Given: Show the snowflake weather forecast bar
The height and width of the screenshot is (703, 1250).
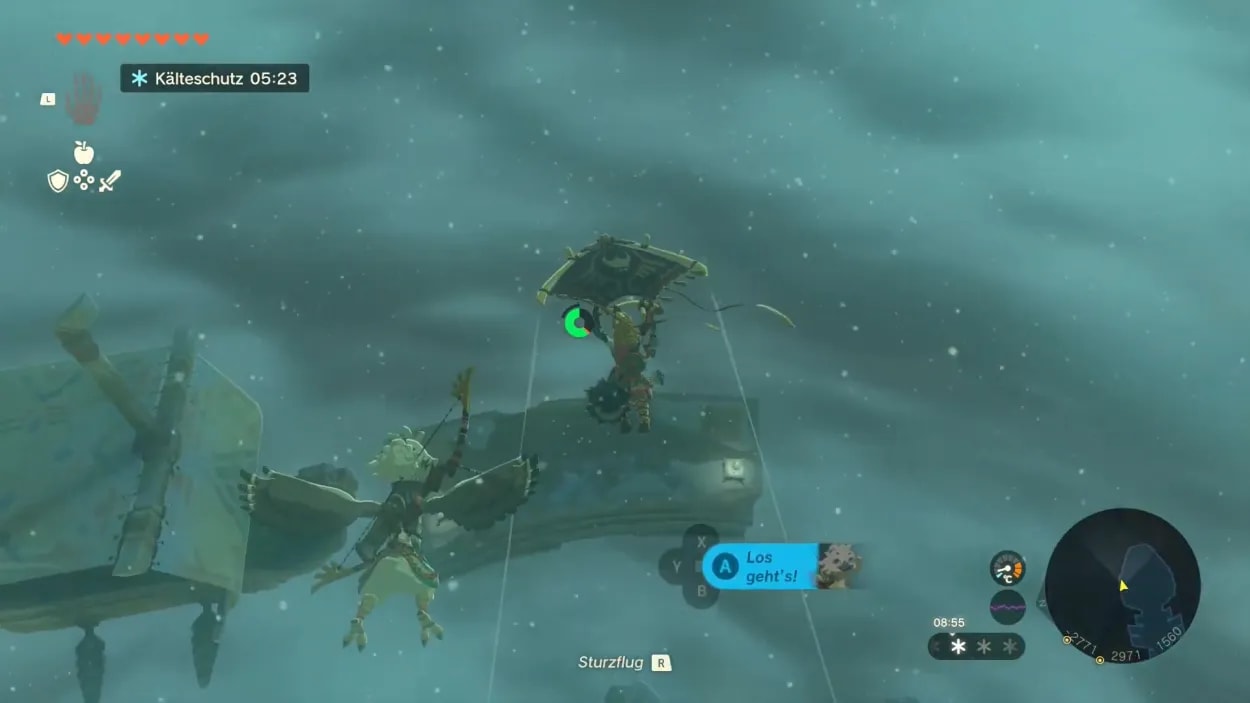Looking at the screenshot, I should tap(977, 646).
